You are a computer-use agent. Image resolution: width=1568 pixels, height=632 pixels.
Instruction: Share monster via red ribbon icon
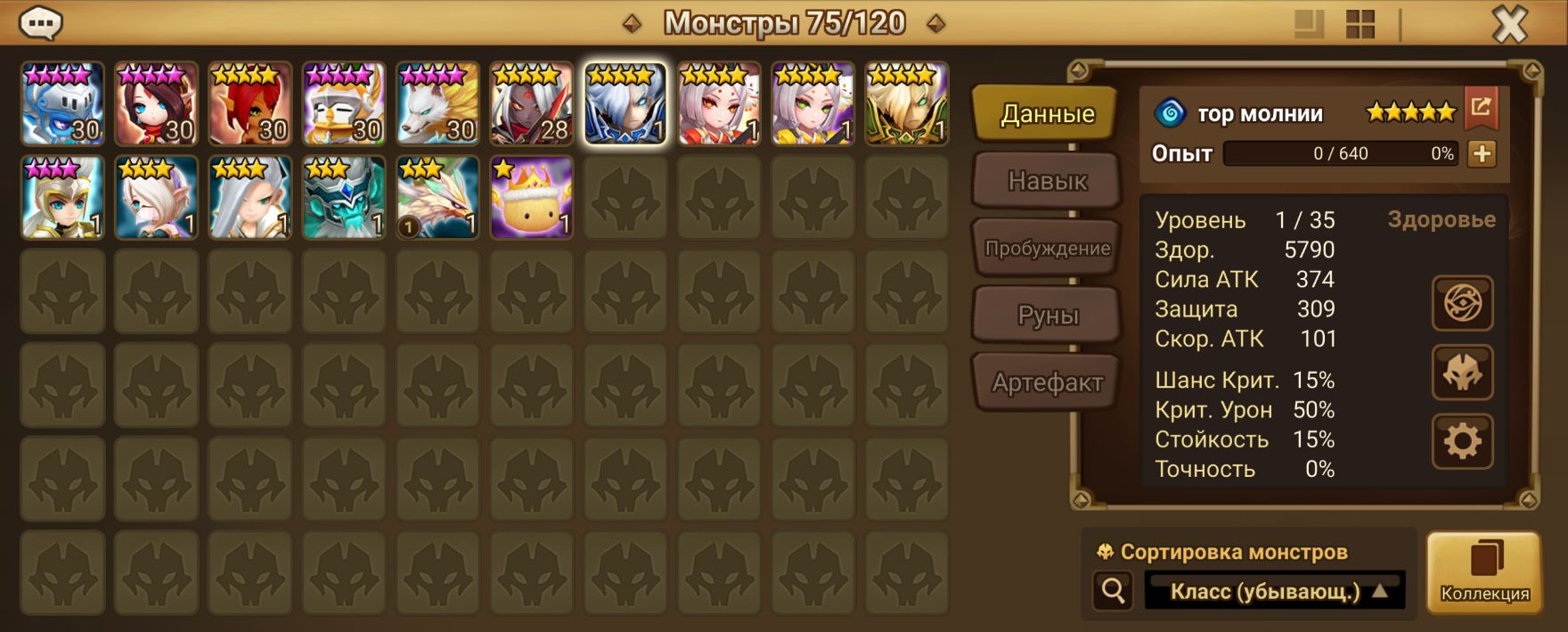1481,108
